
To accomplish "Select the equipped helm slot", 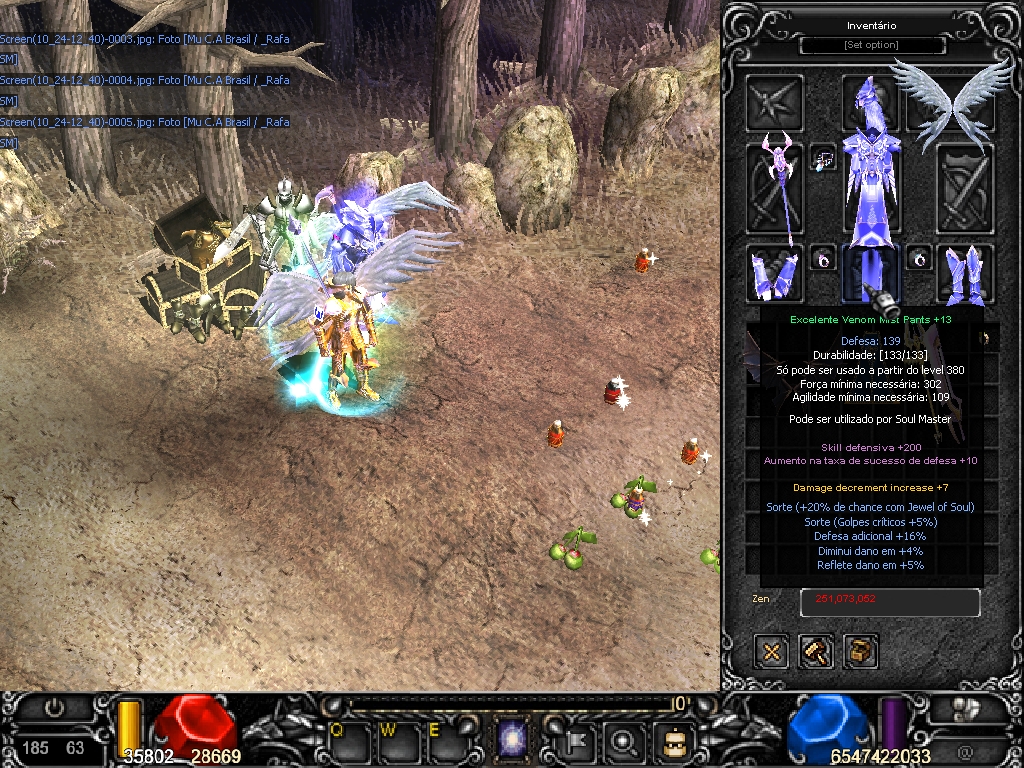I will [871, 101].
